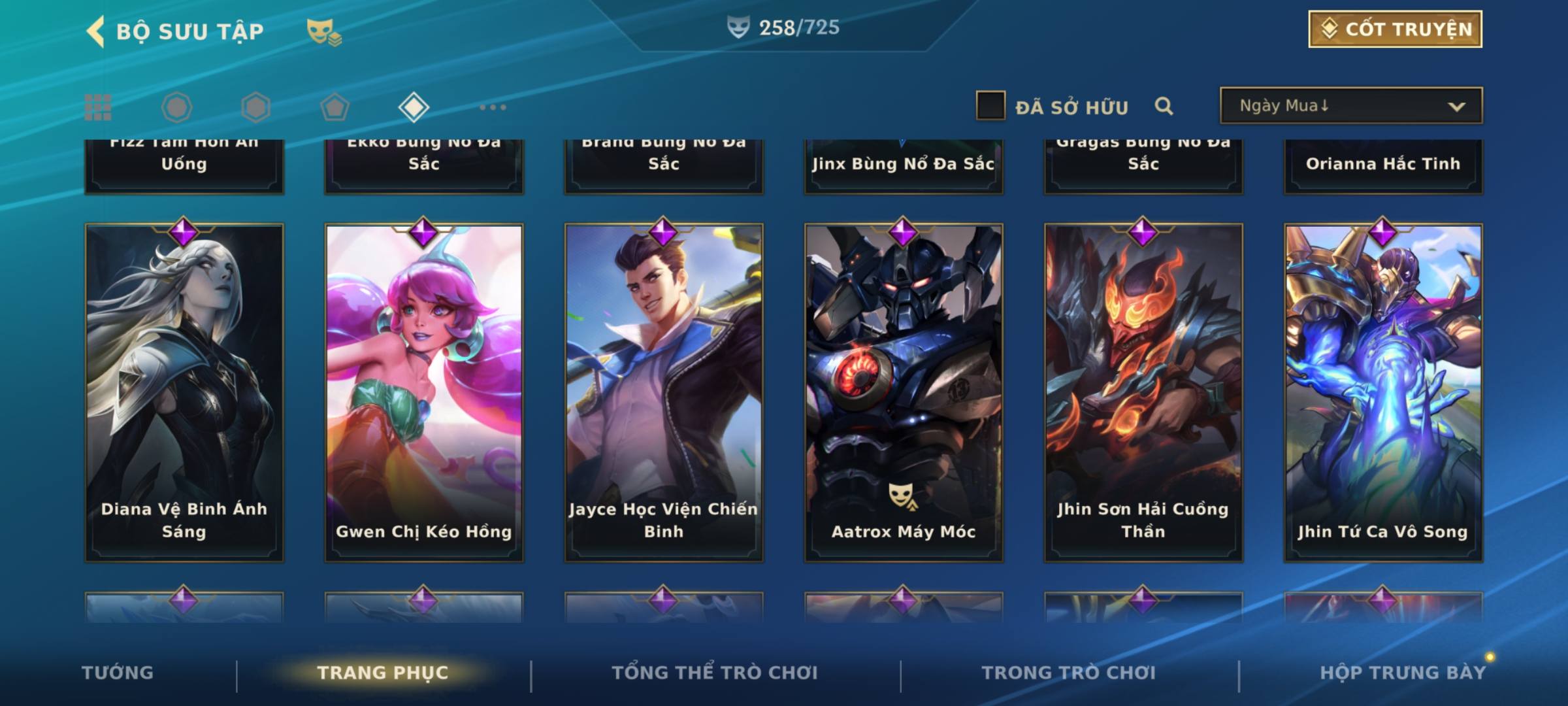1568x706 pixels.
Task: Switch to the Tướng tab
Action: (x=118, y=673)
